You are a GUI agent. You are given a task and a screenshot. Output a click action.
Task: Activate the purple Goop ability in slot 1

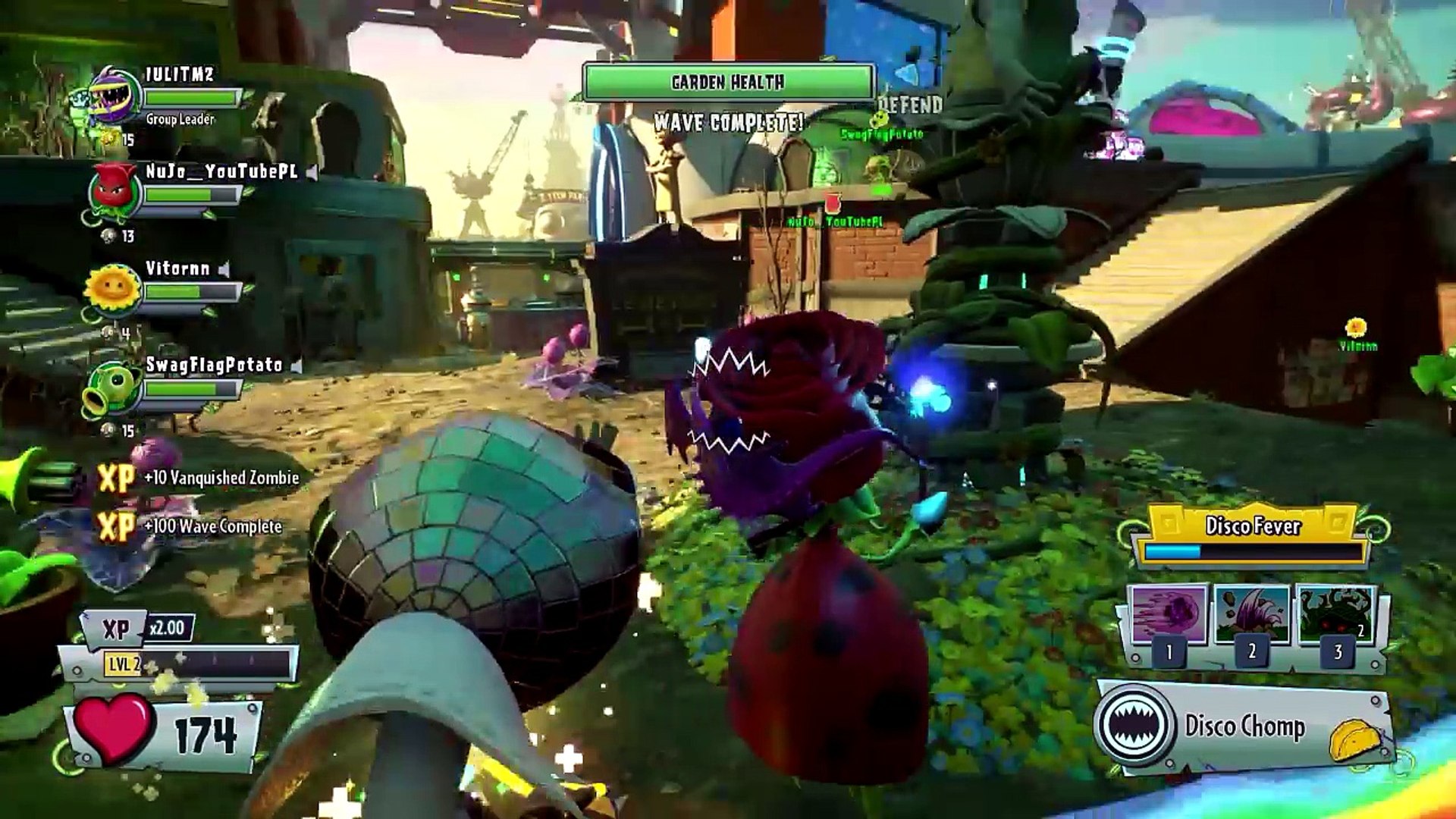1169,614
